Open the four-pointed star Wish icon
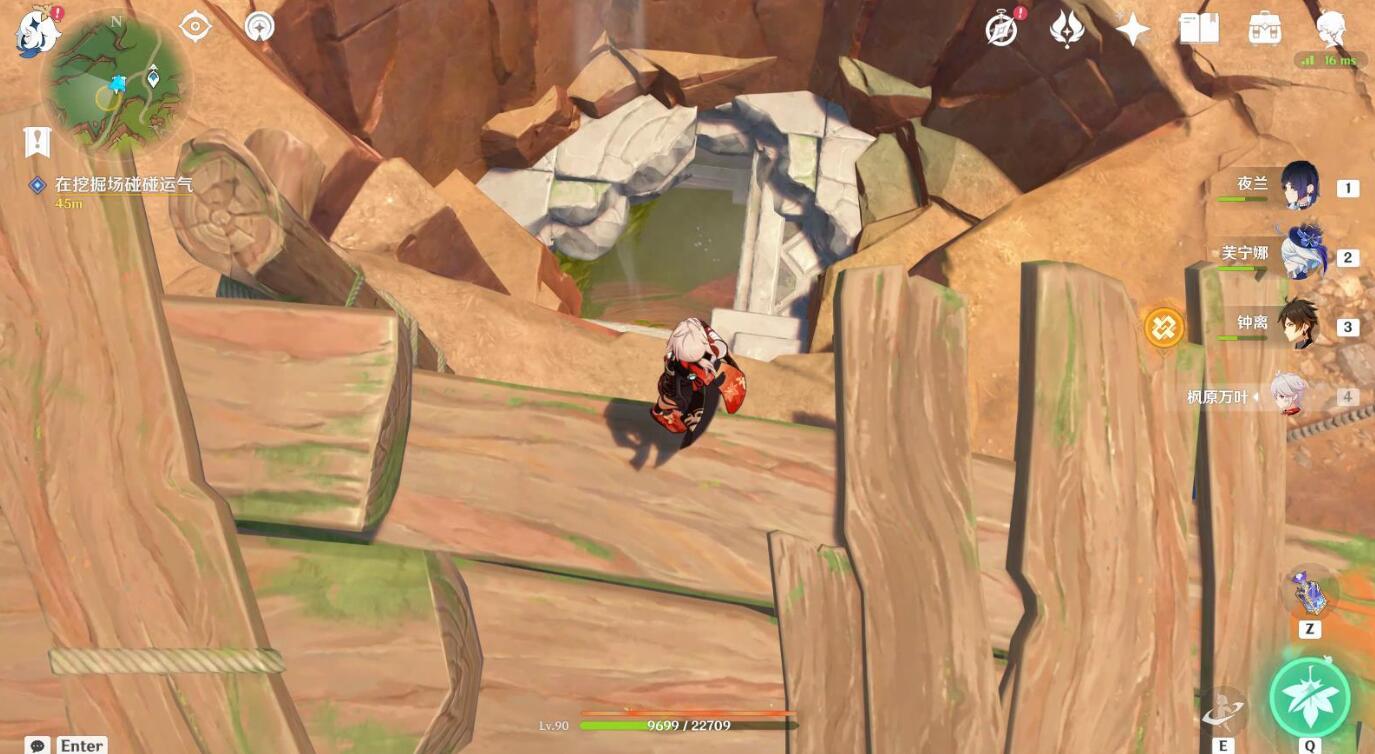The width and height of the screenshot is (1375, 754). (1132, 29)
